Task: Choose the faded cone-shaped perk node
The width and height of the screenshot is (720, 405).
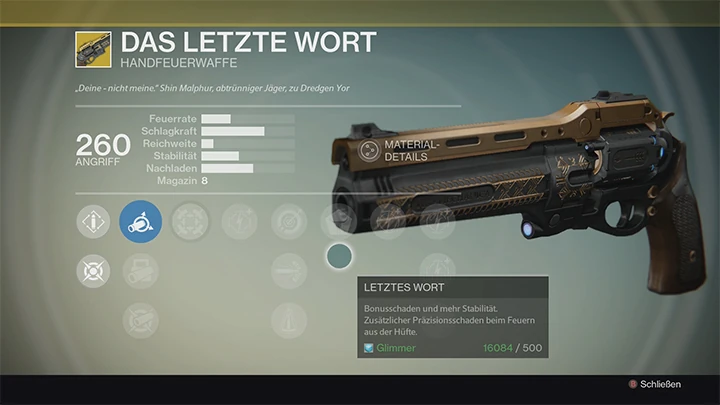Action: [x=289, y=321]
